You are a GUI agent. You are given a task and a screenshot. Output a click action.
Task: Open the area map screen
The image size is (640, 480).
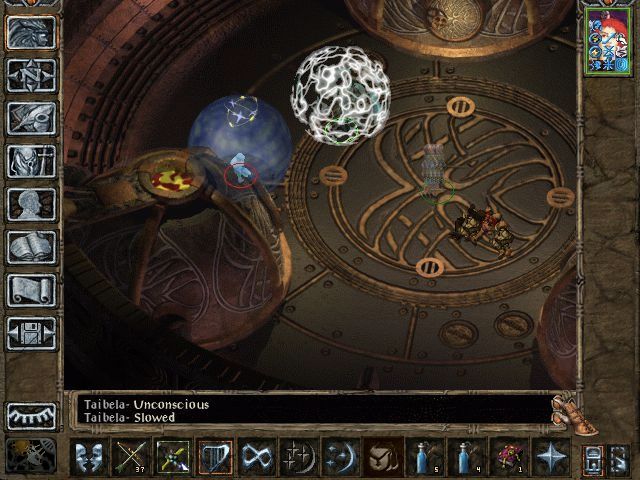(x=31, y=74)
